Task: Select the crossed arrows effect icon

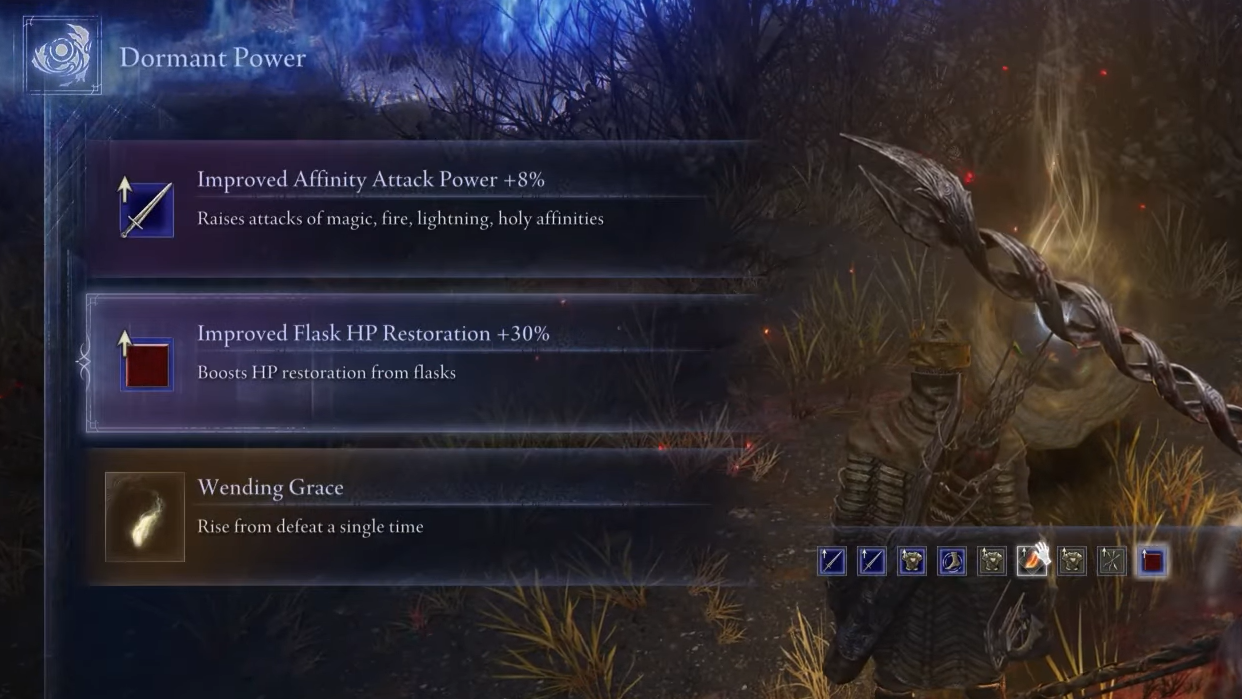Action: click(1112, 562)
